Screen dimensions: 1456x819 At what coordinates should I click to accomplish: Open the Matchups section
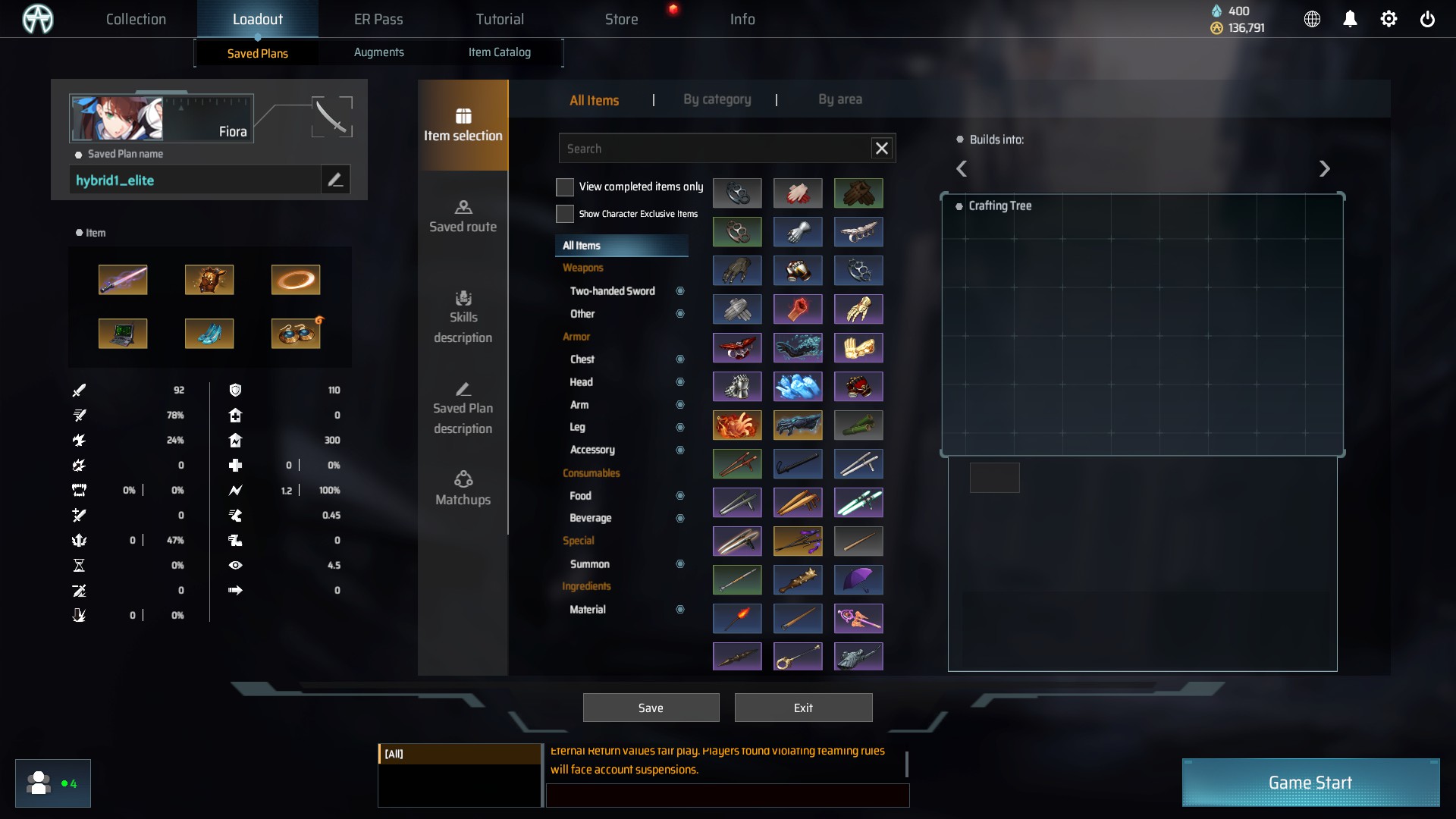(463, 488)
